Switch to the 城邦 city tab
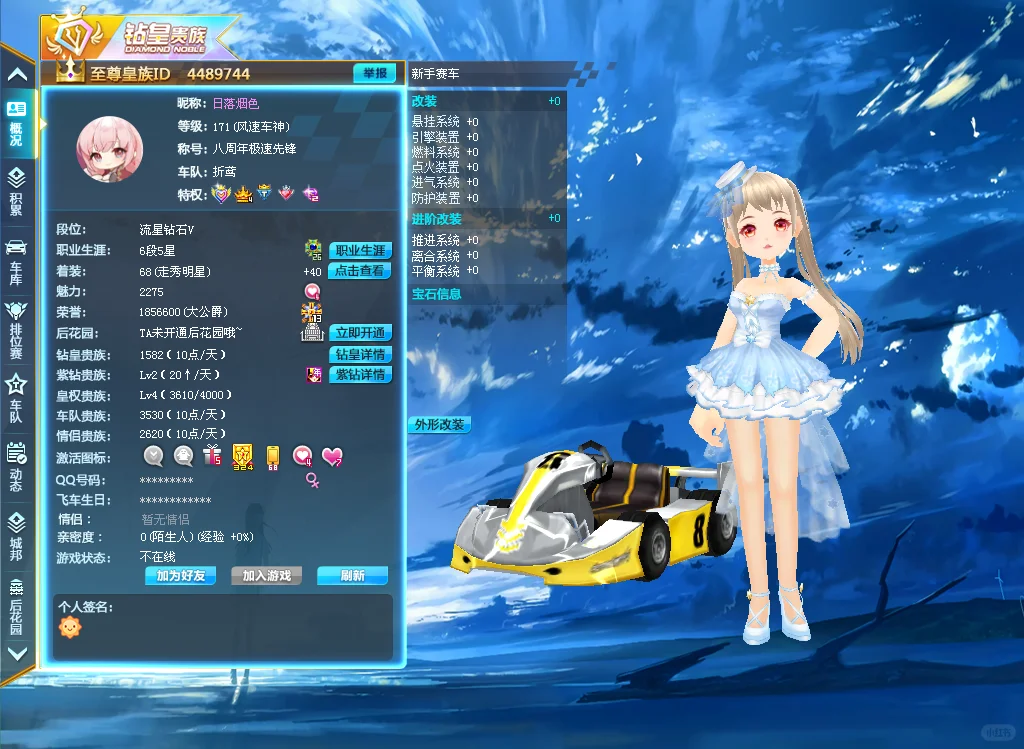 tap(17, 535)
